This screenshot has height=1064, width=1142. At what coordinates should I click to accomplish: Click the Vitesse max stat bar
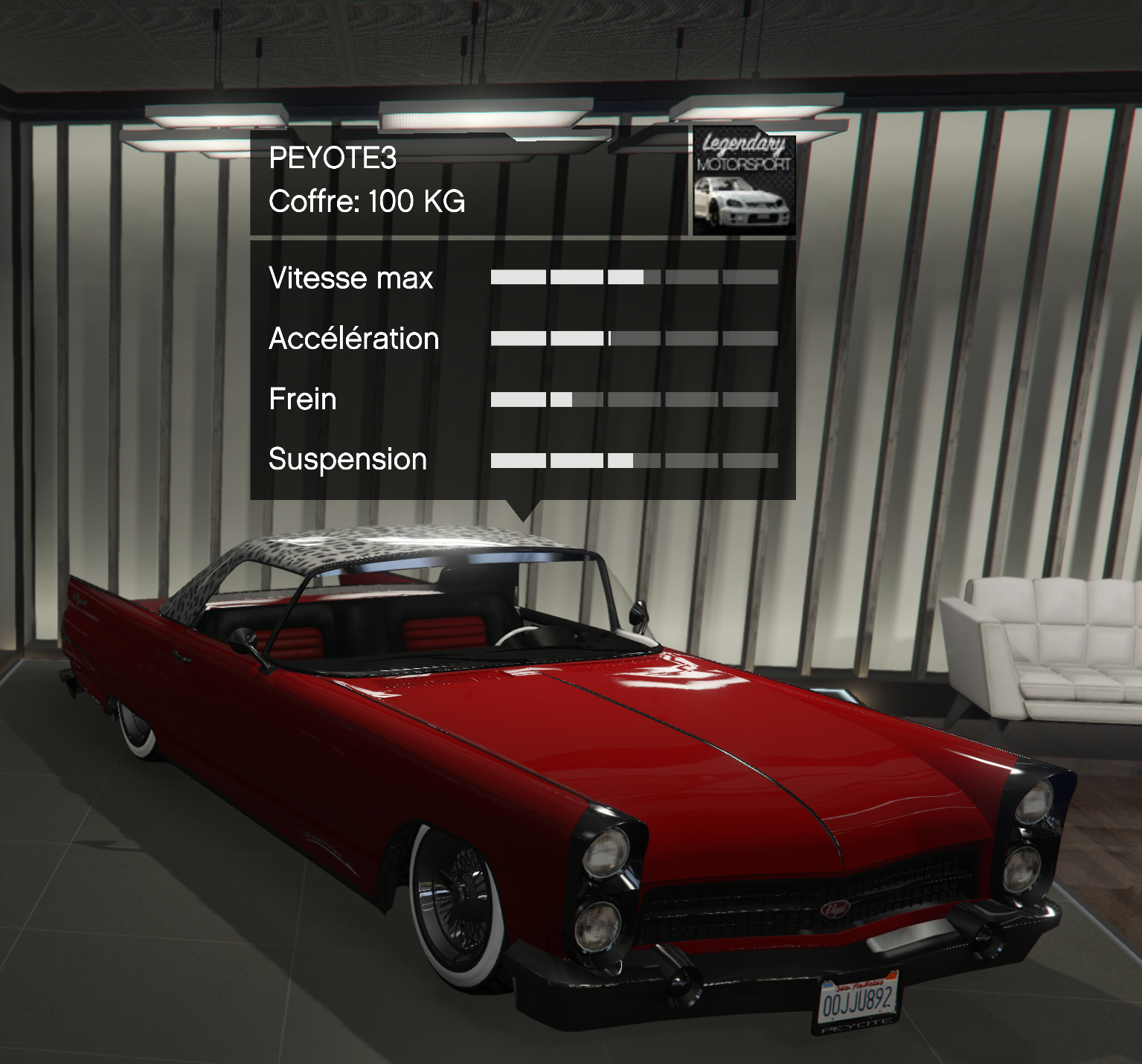[632, 277]
